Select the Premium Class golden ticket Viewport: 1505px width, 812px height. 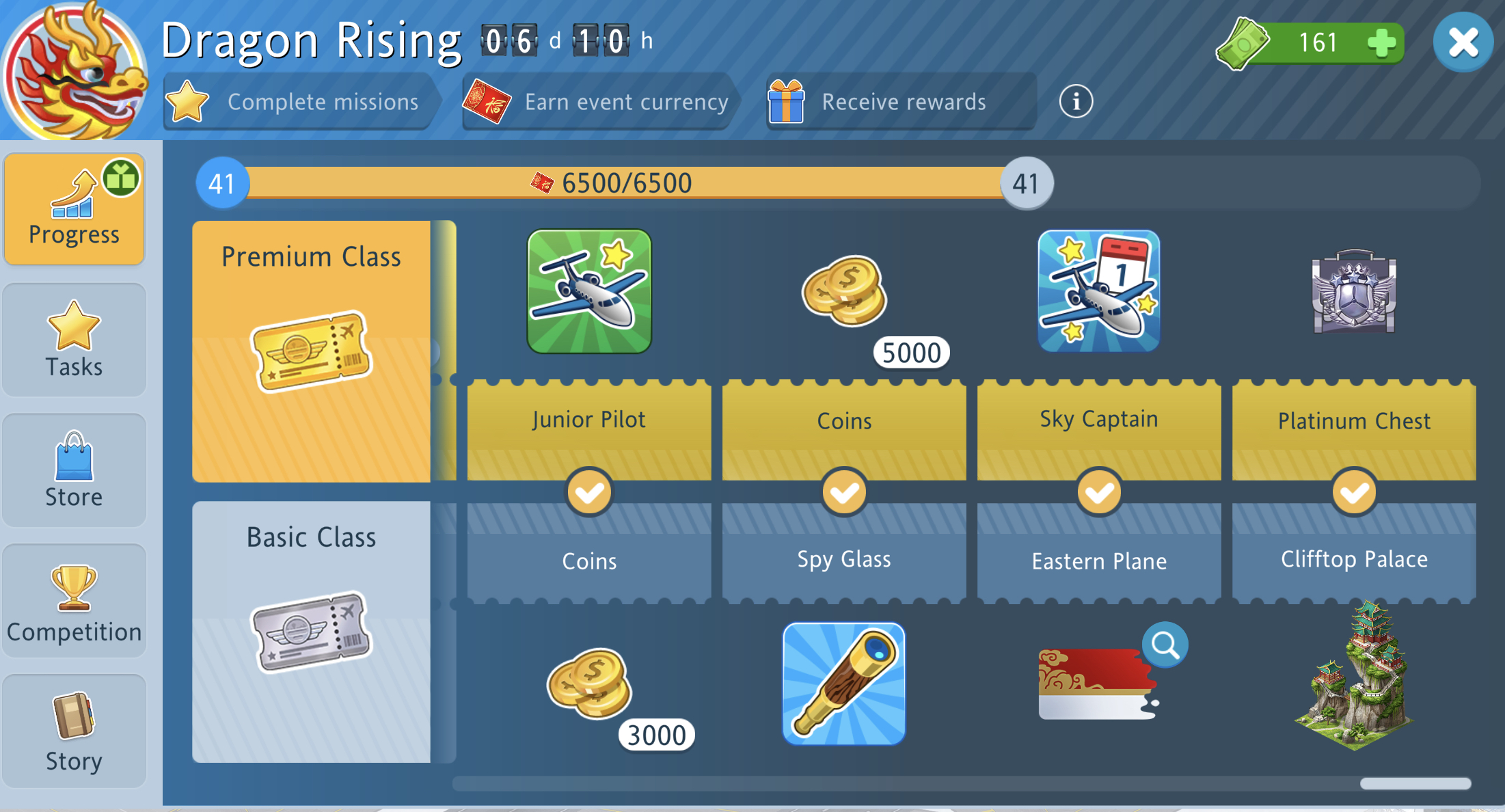(312, 352)
